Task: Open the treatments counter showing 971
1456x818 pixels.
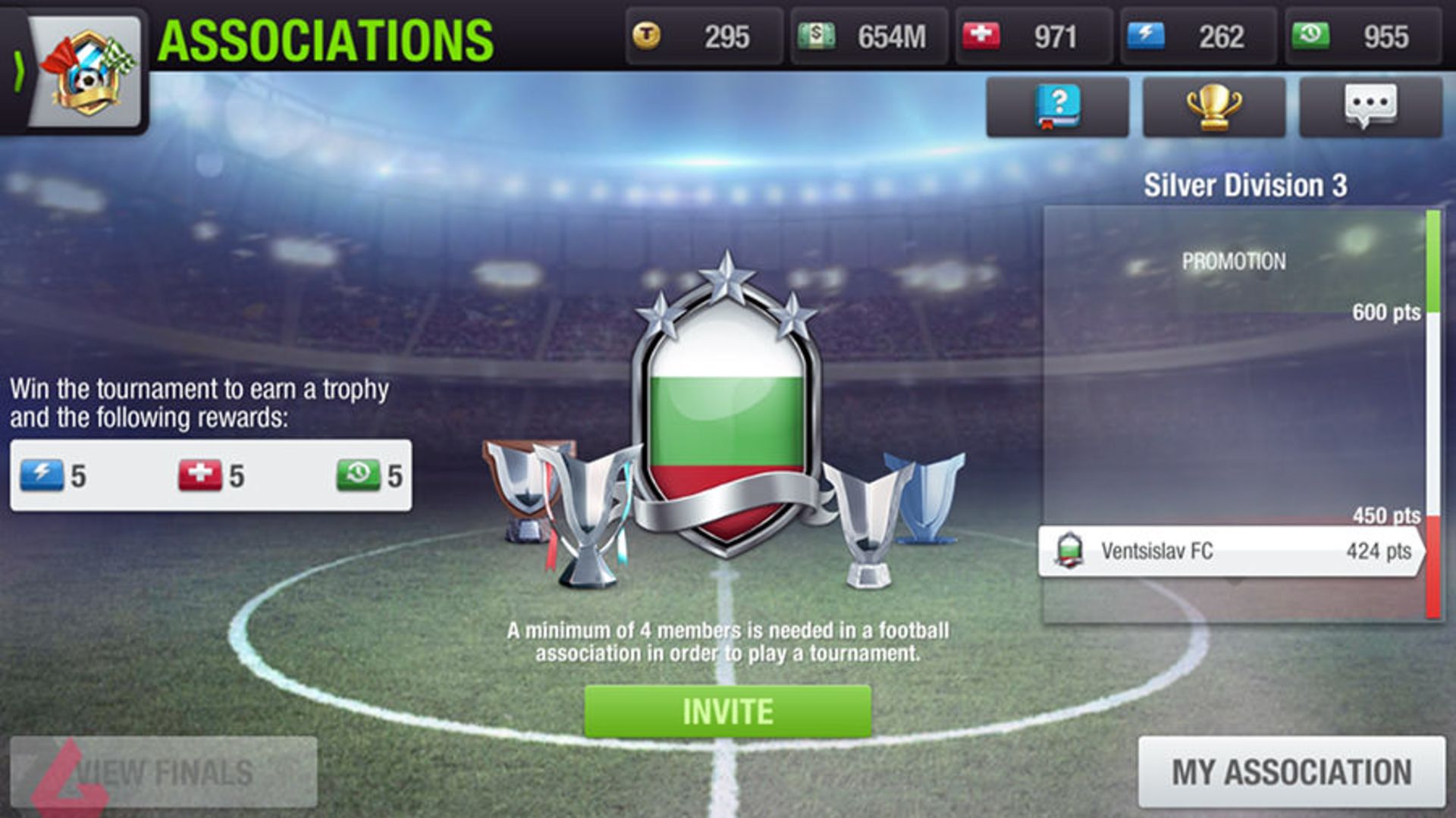Action: tap(1033, 36)
